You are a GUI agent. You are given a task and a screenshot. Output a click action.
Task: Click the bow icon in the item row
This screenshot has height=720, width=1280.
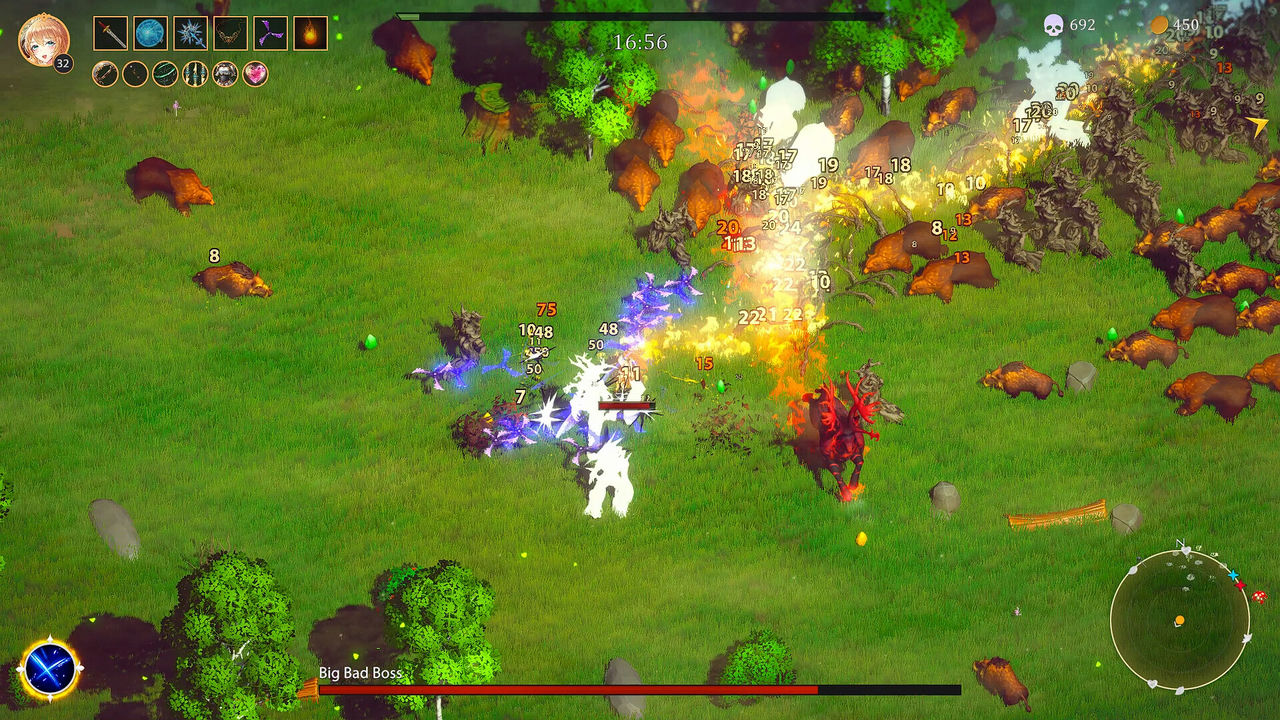[104, 74]
